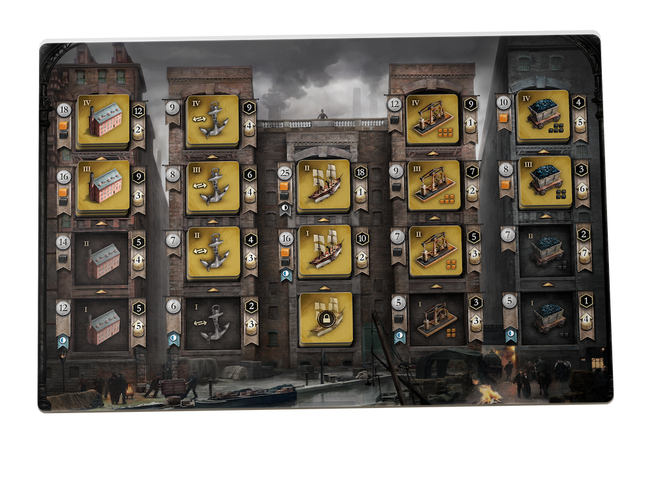The width and height of the screenshot is (650, 487).
Task: Click the level III coal mine tile
Action: (x=543, y=182)
